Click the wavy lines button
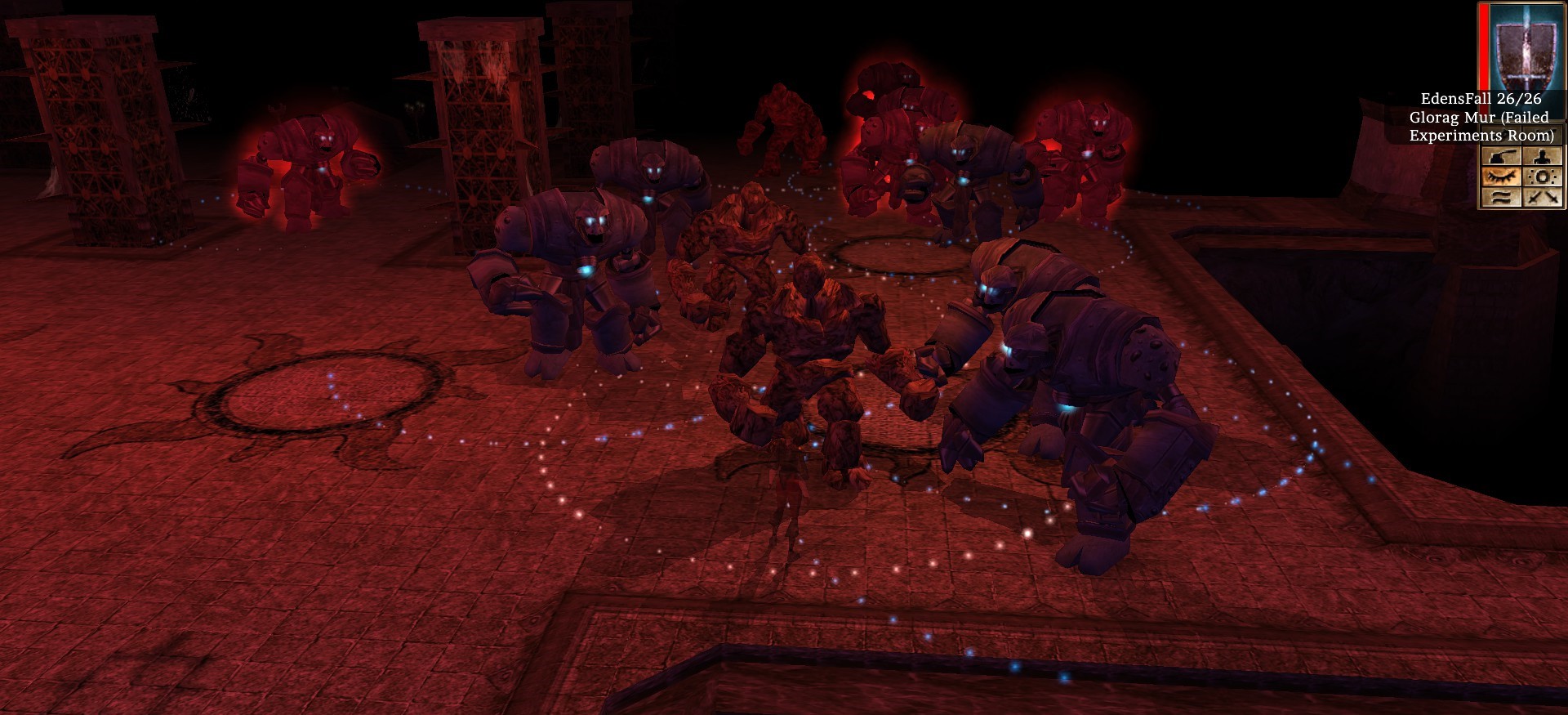The width and height of the screenshot is (1568, 715). pyautogui.click(x=1501, y=197)
